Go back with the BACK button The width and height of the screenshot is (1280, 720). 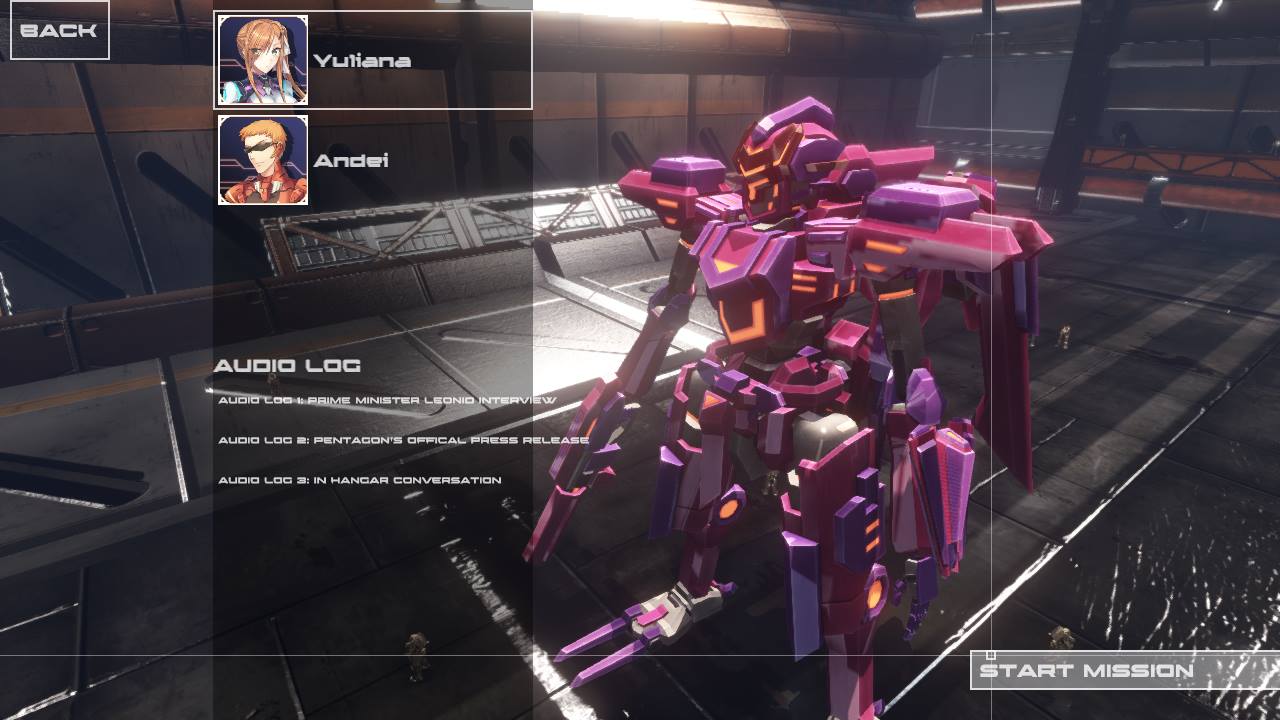[59, 30]
